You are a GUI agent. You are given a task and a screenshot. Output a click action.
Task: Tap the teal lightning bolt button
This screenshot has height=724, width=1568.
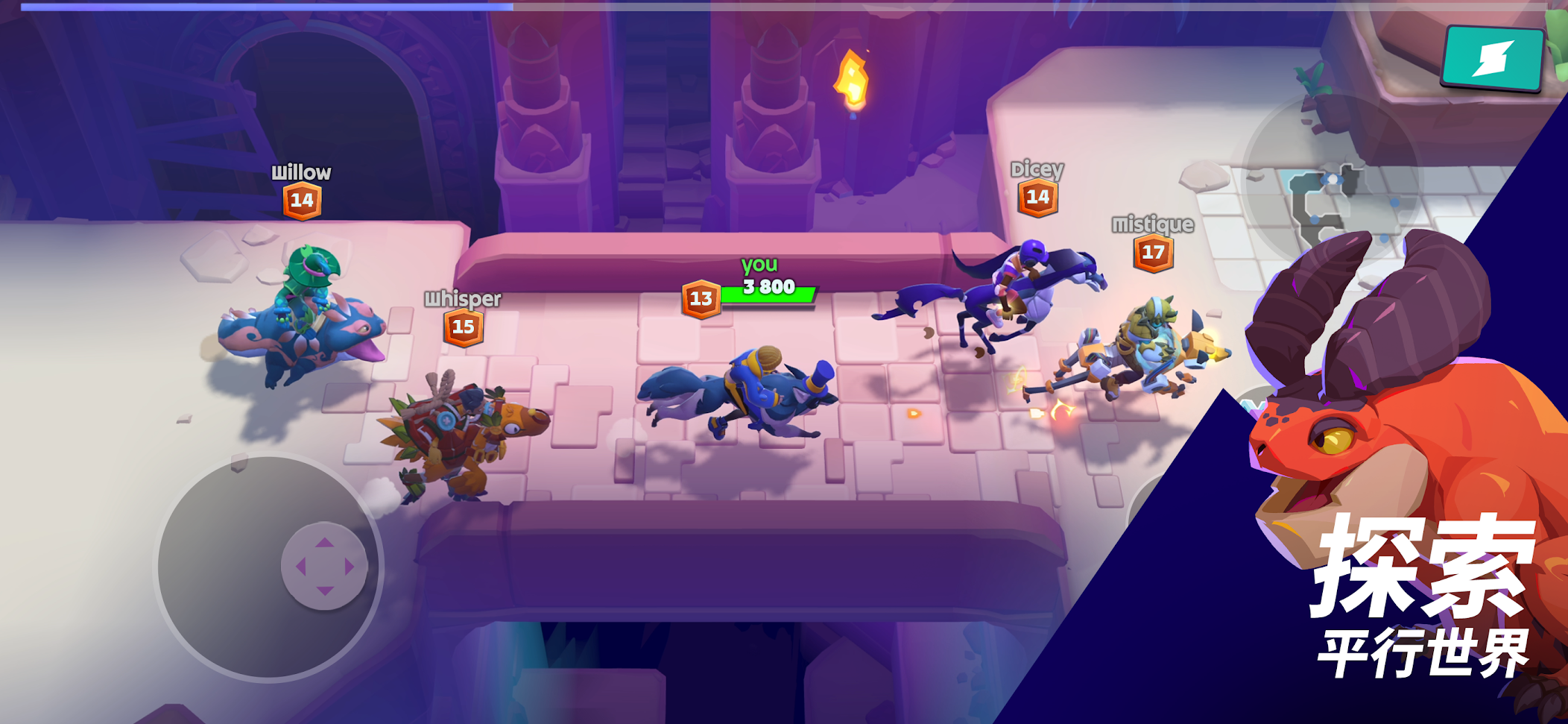pyautogui.click(x=1492, y=58)
